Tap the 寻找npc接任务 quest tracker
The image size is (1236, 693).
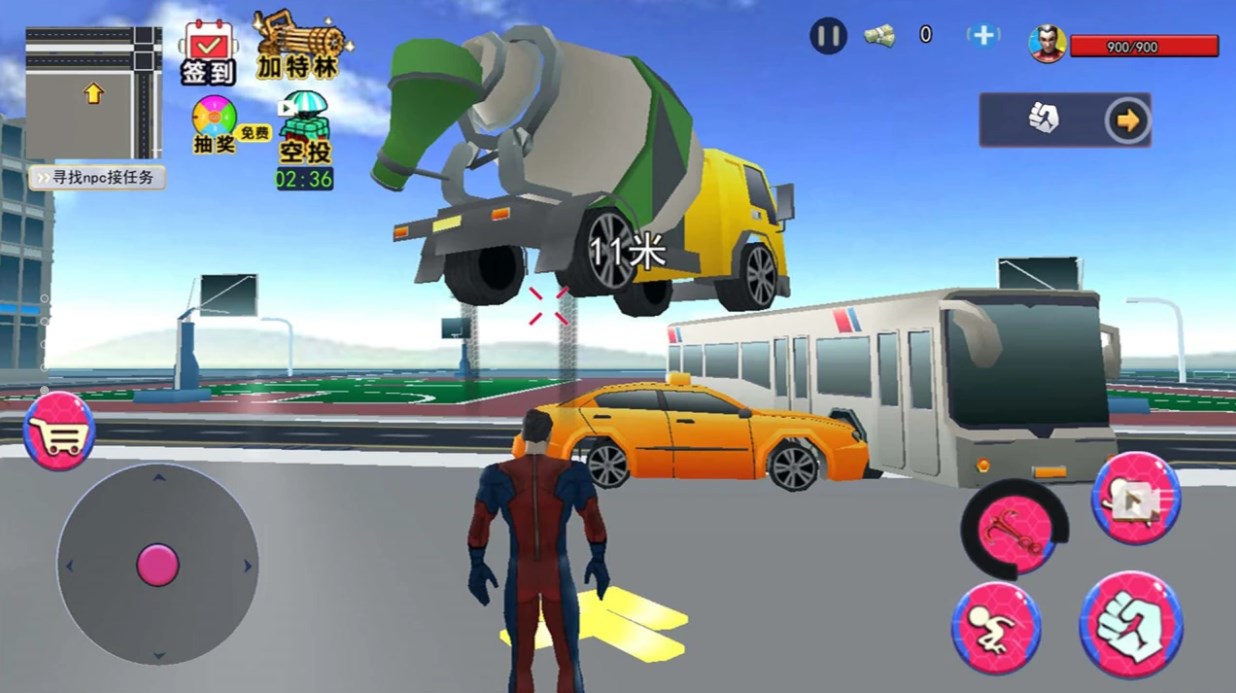[97, 178]
